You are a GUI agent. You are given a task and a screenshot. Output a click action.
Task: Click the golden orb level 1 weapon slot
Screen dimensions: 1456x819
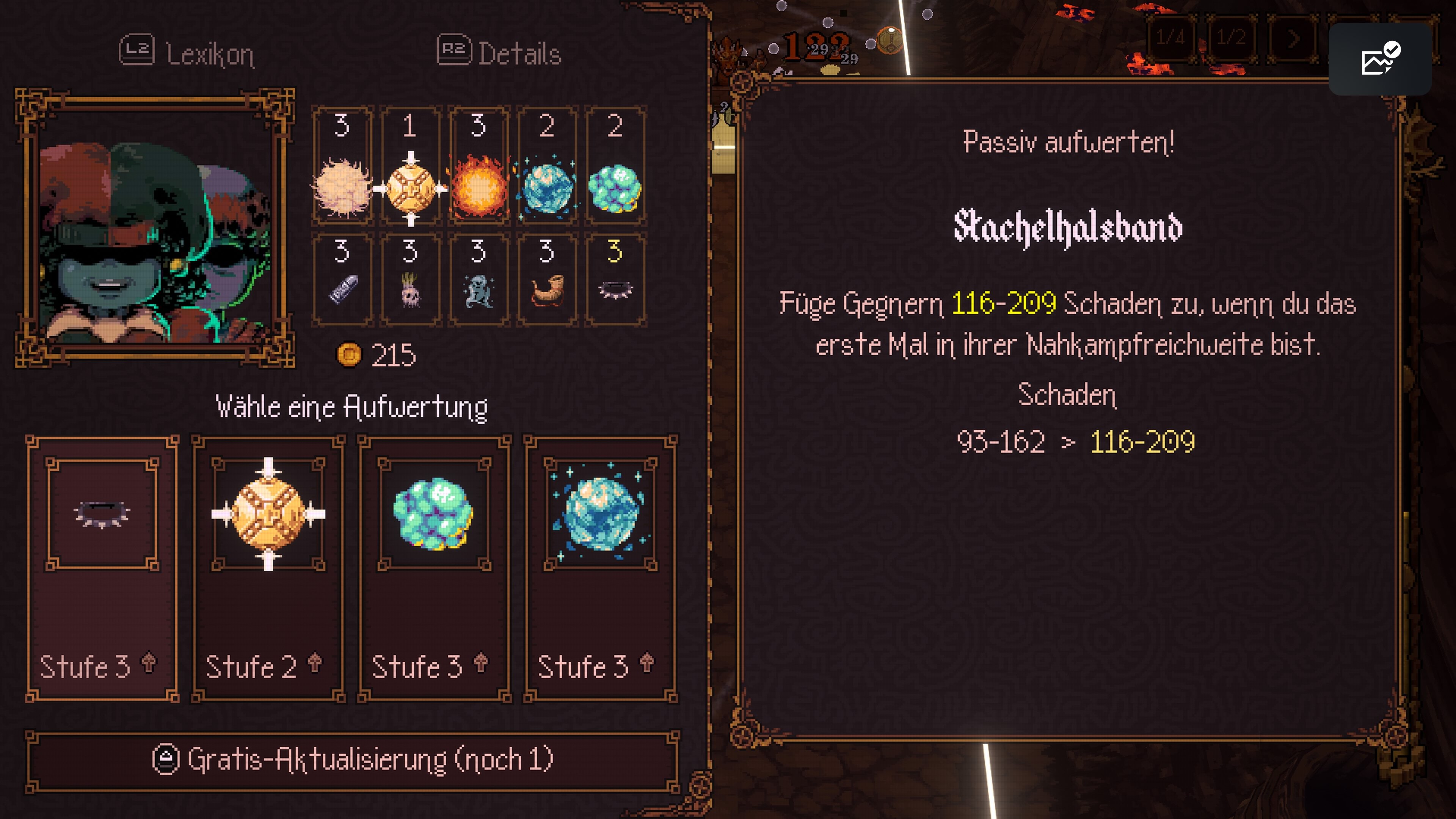410,166
